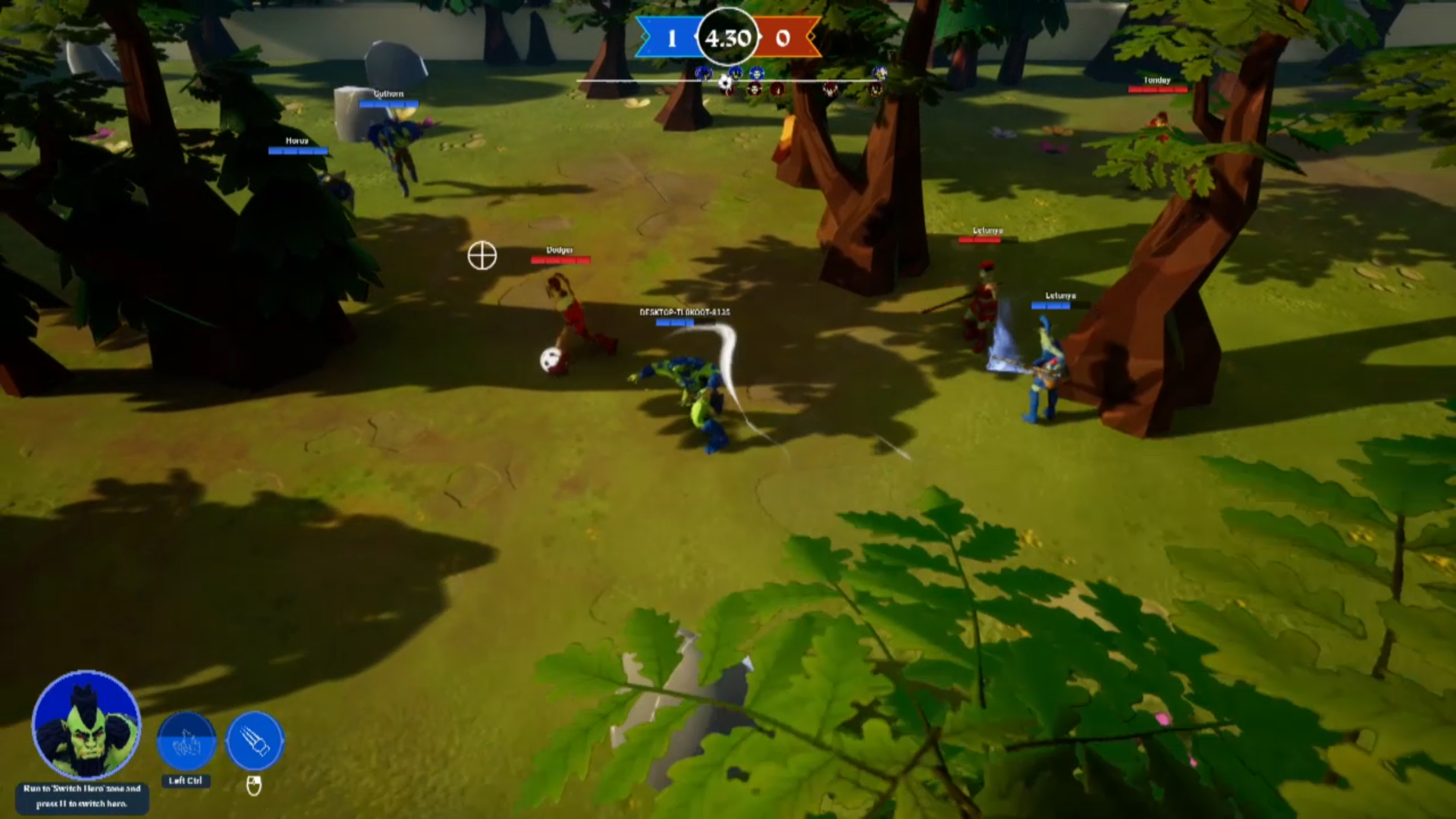Screen dimensions: 1456x819
Task: Use the dashing fist punch ability
Action: 255,741
